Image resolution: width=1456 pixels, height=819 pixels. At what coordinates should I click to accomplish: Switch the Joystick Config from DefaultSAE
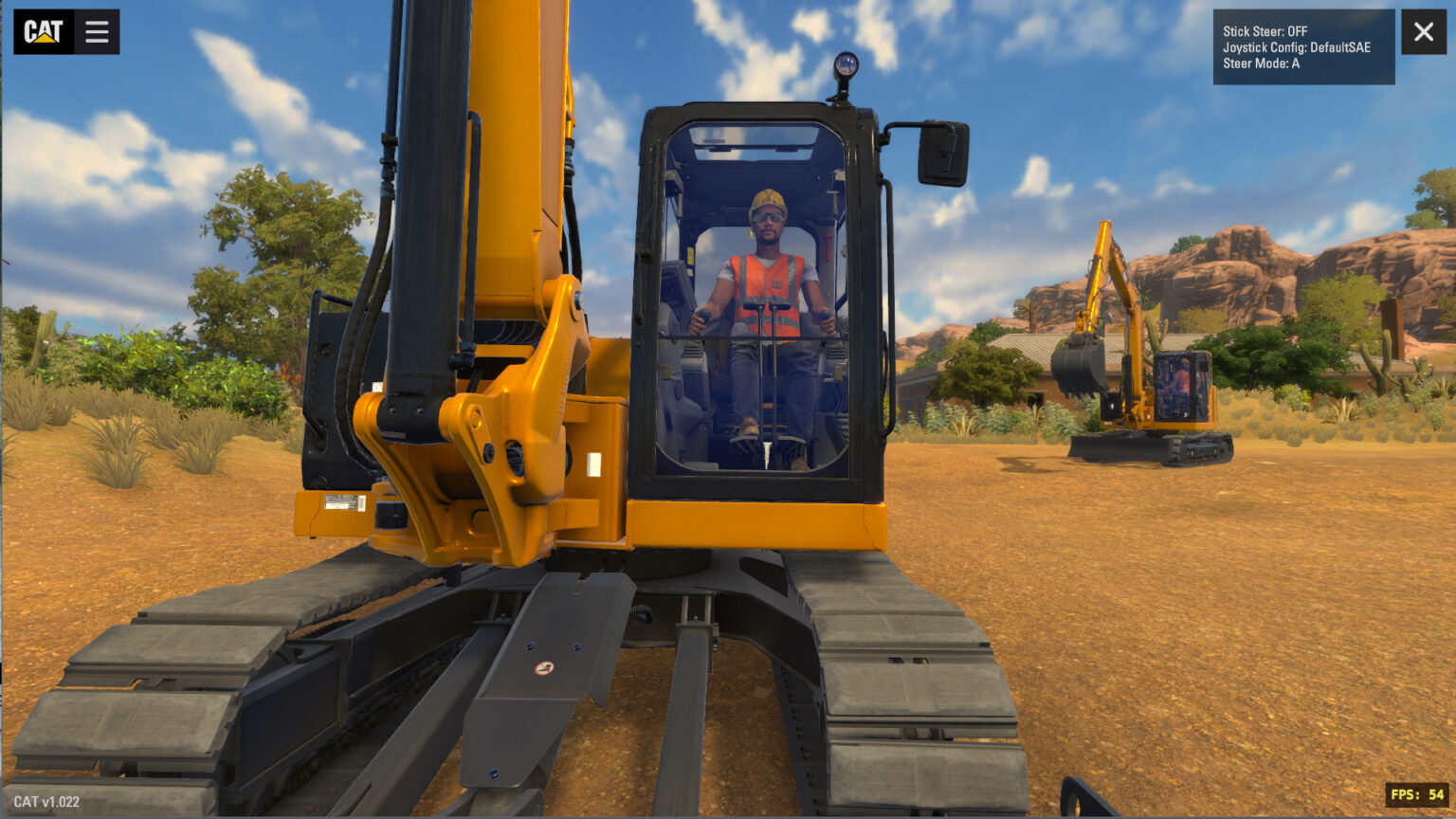click(1299, 46)
